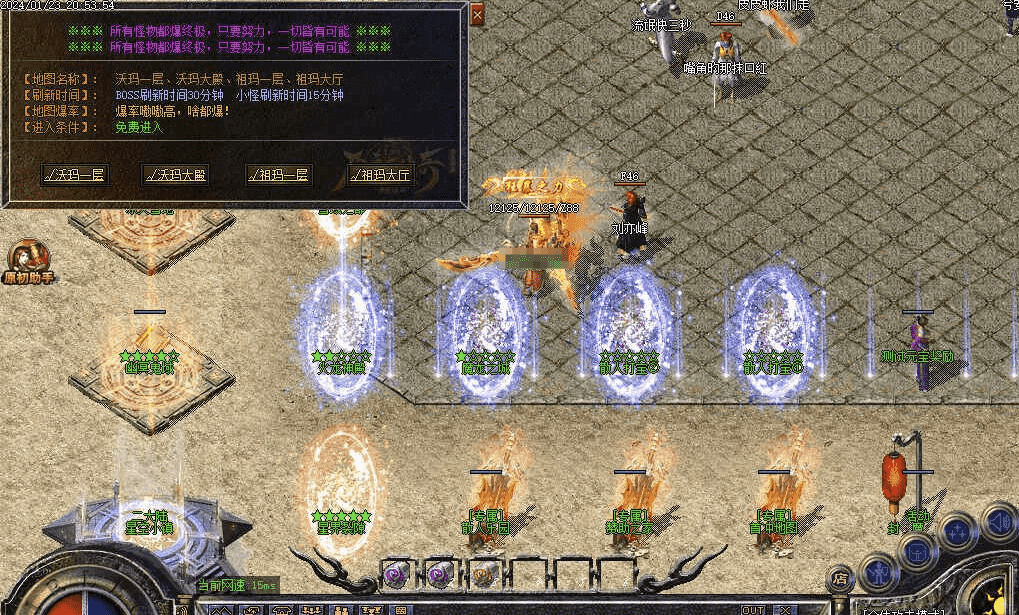Open the 店 shop button
Image resolution: width=1019 pixels, height=615 pixels.
[x=840, y=578]
